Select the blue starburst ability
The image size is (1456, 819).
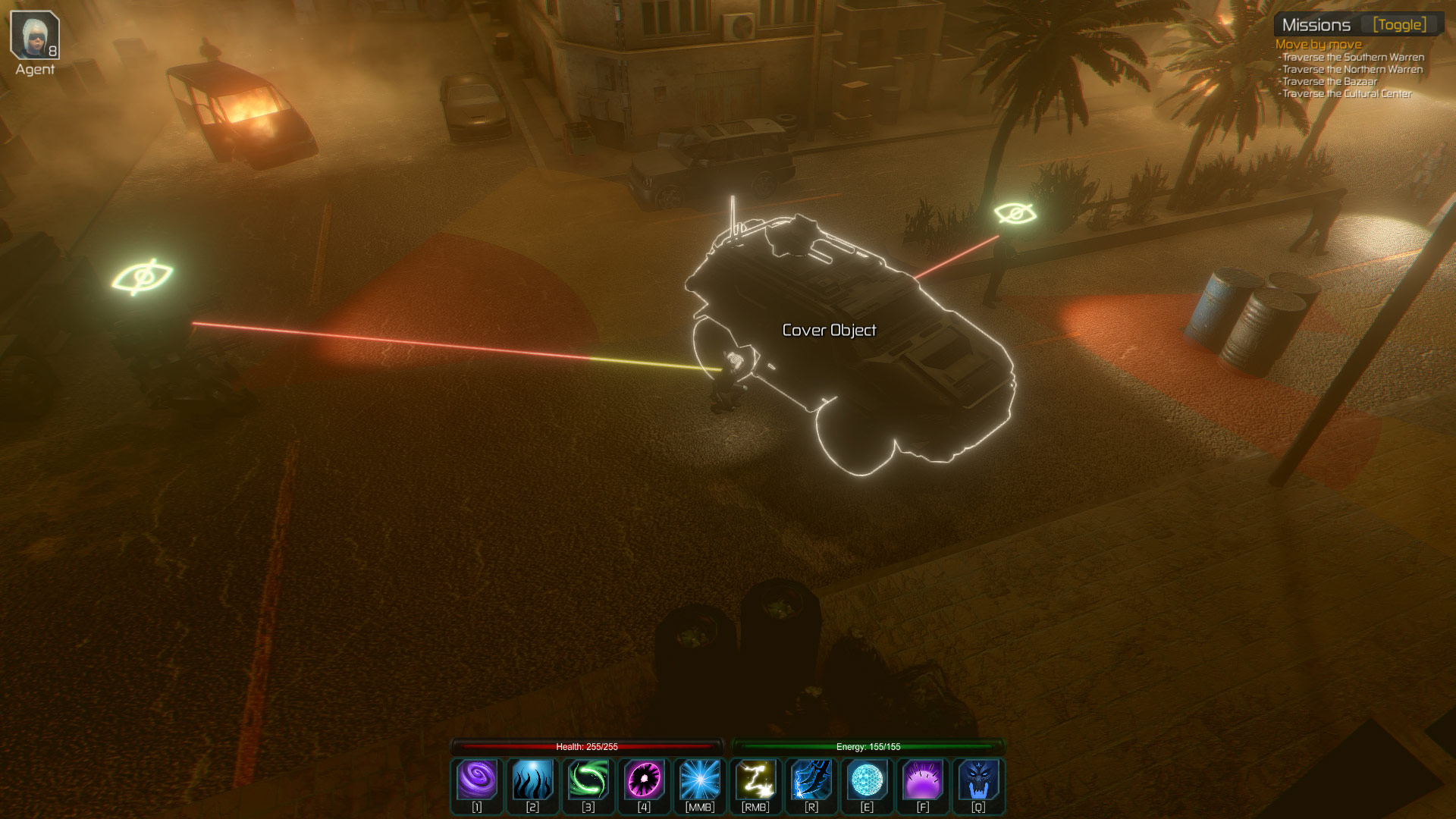[700, 780]
